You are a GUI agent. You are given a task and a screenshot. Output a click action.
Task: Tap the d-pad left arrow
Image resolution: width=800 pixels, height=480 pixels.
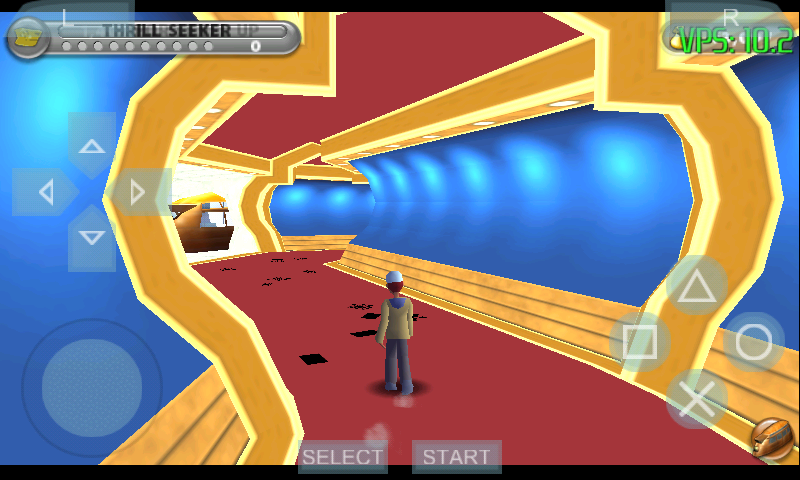(45, 192)
